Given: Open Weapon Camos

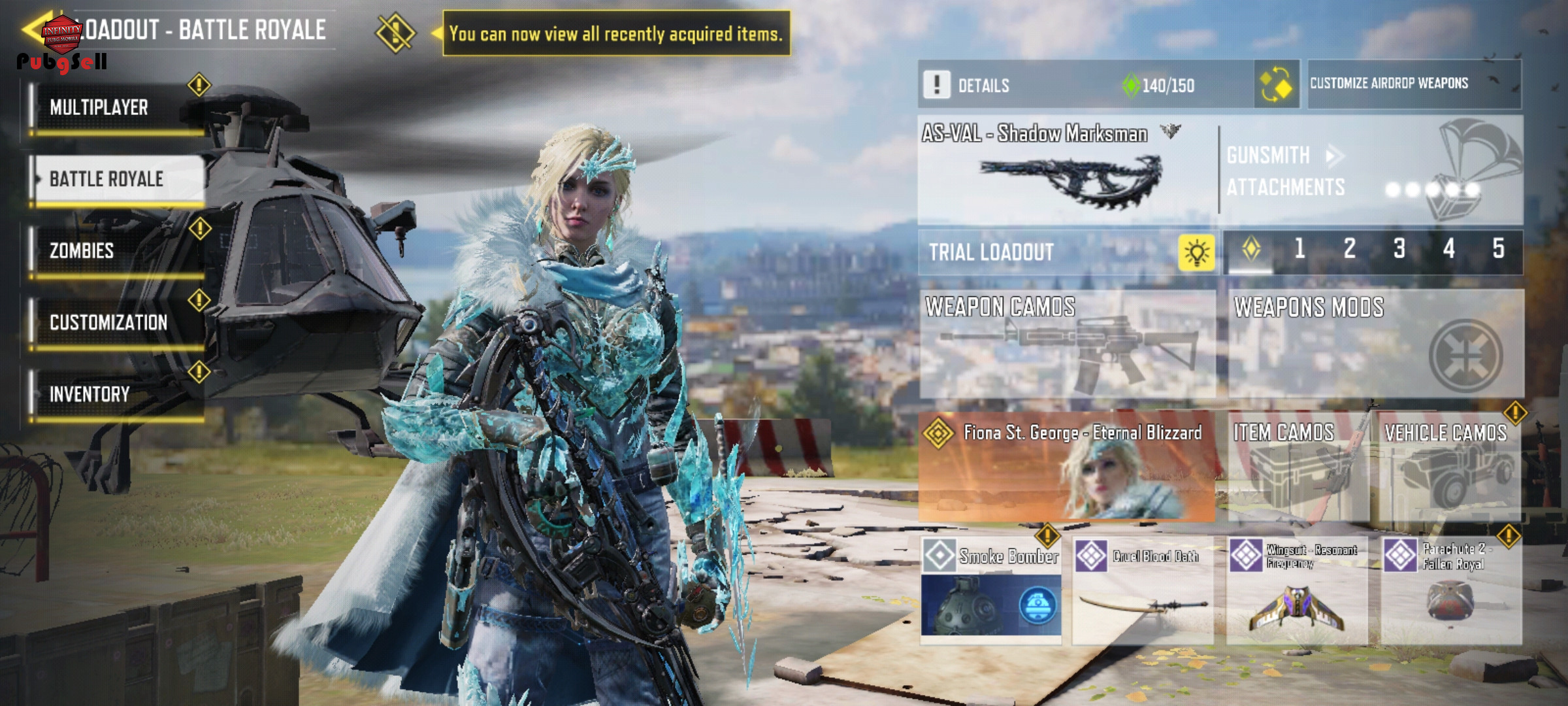Looking at the screenshot, I should [1068, 344].
